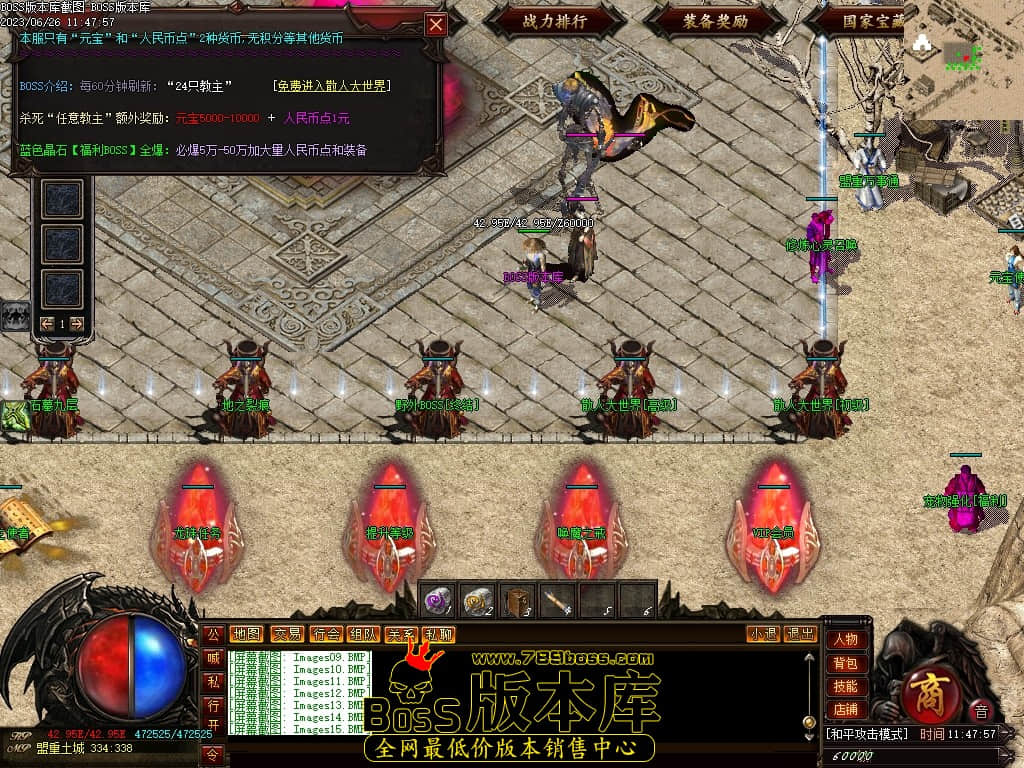Open the 地图 map button
Image resolution: width=1024 pixels, height=768 pixels.
coord(246,634)
